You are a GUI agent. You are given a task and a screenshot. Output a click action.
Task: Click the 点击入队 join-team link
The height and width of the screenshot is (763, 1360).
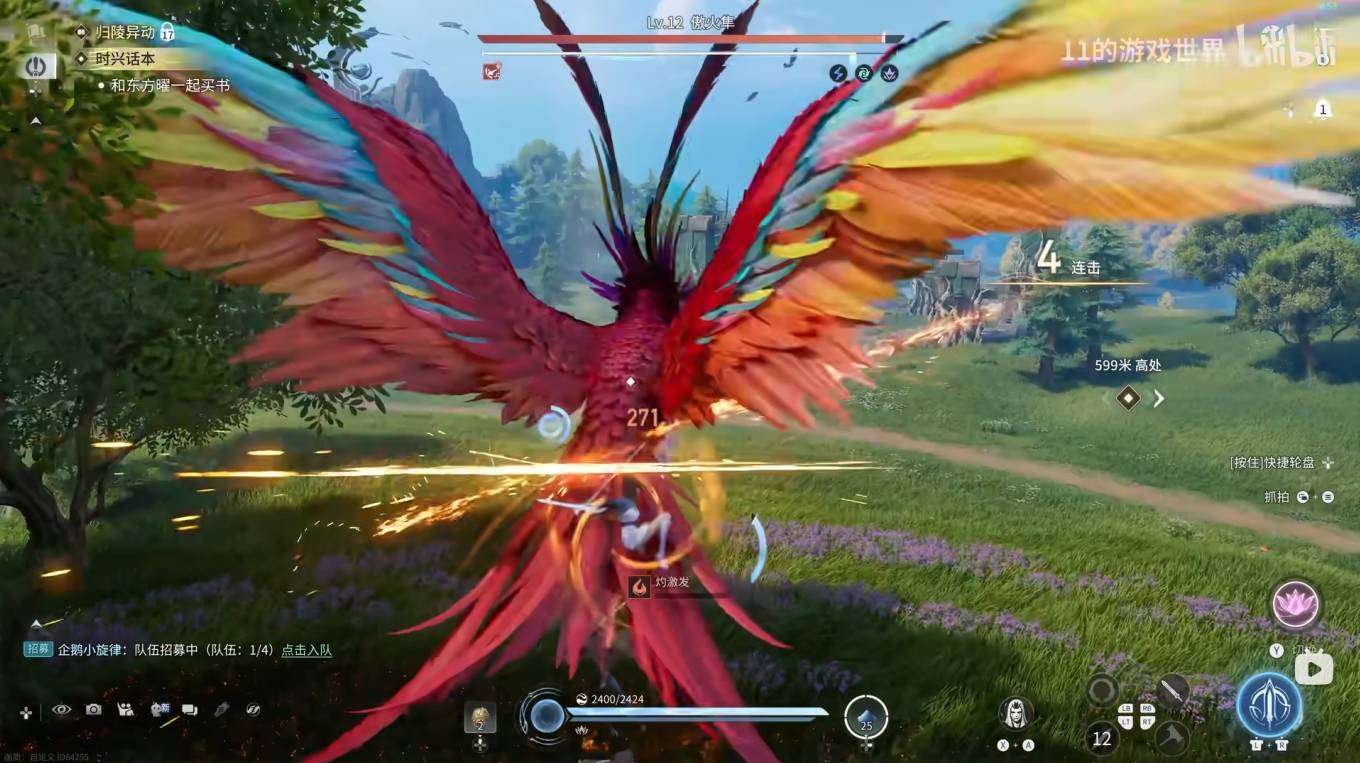click(306, 650)
